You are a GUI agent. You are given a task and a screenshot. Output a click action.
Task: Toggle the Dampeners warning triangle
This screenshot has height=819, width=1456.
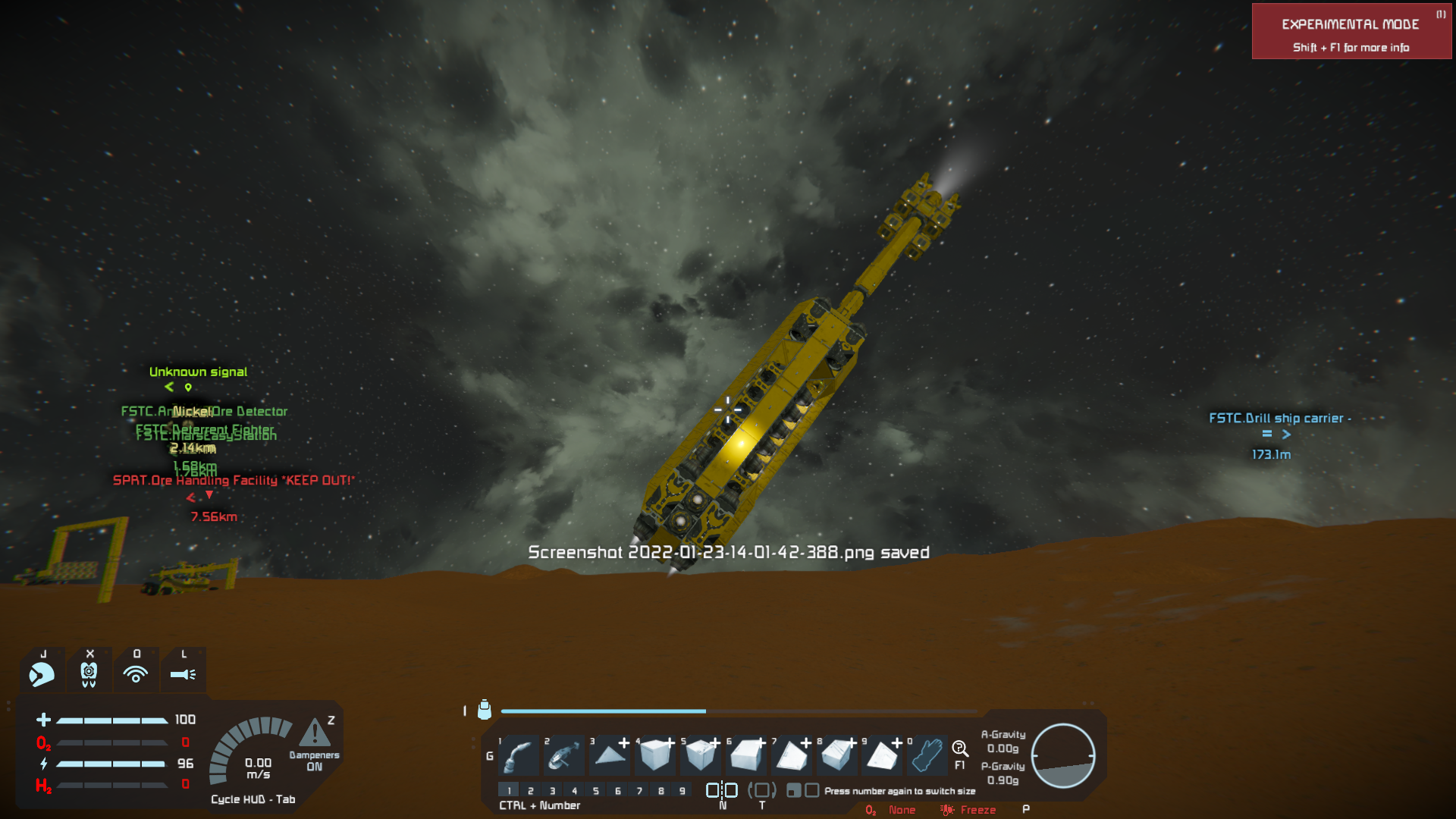(315, 733)
